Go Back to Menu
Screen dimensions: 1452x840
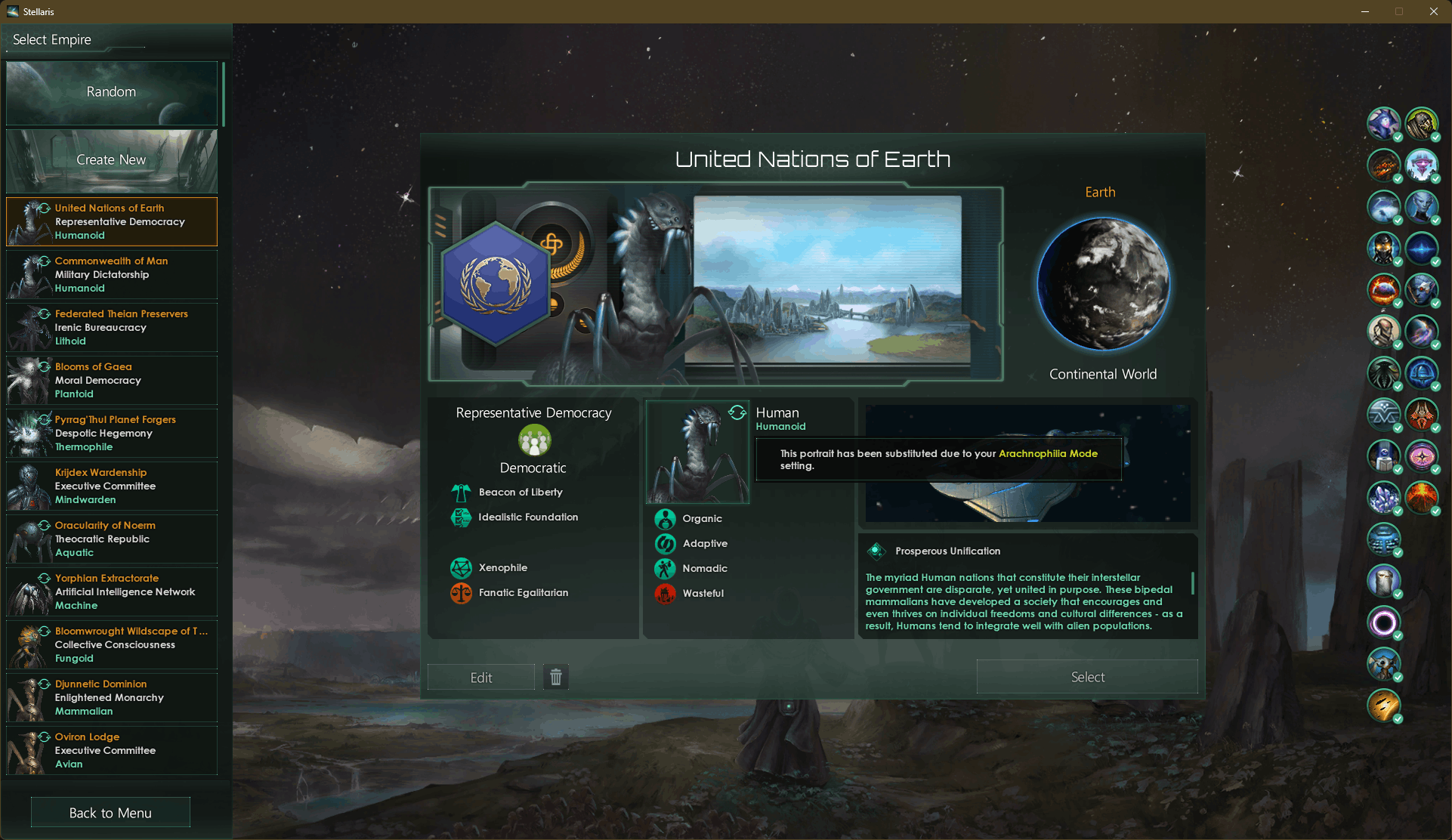[110, 813]
